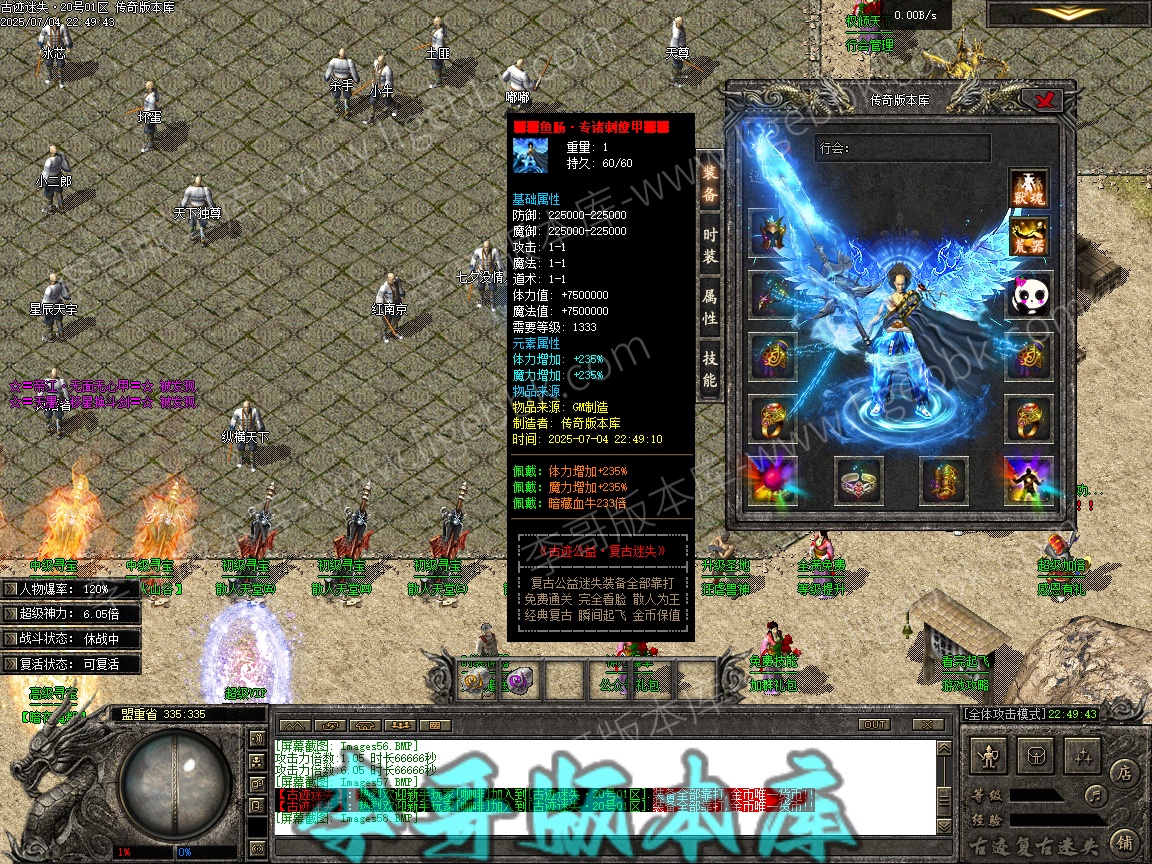Open the 兽魂 beast soul button
The width and height of the screenshot is (1152, 864).
point(1028,189)
